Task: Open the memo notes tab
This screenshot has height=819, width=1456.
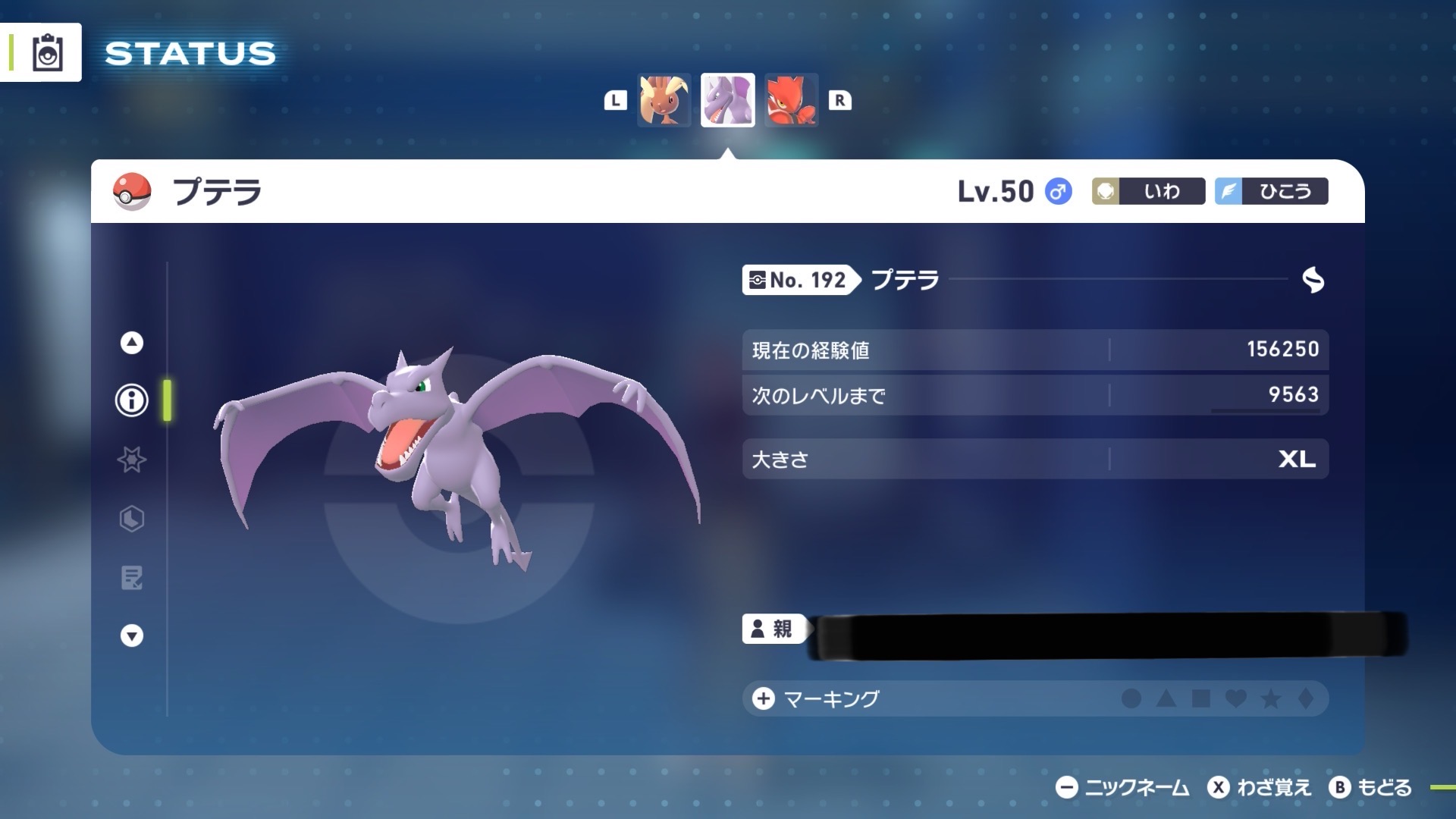Action: [x=132, y=578]
